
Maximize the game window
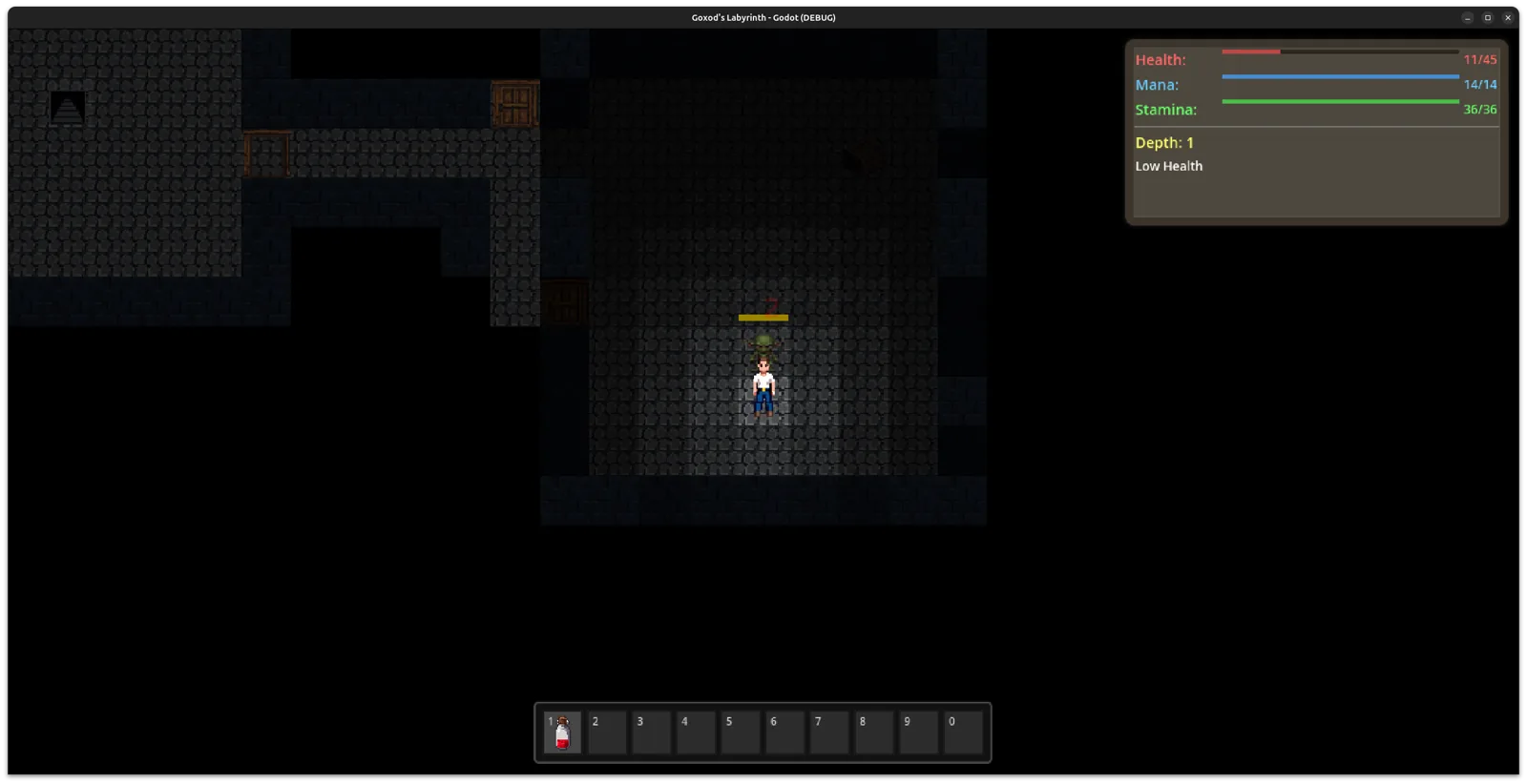(x=1488, y=17)
